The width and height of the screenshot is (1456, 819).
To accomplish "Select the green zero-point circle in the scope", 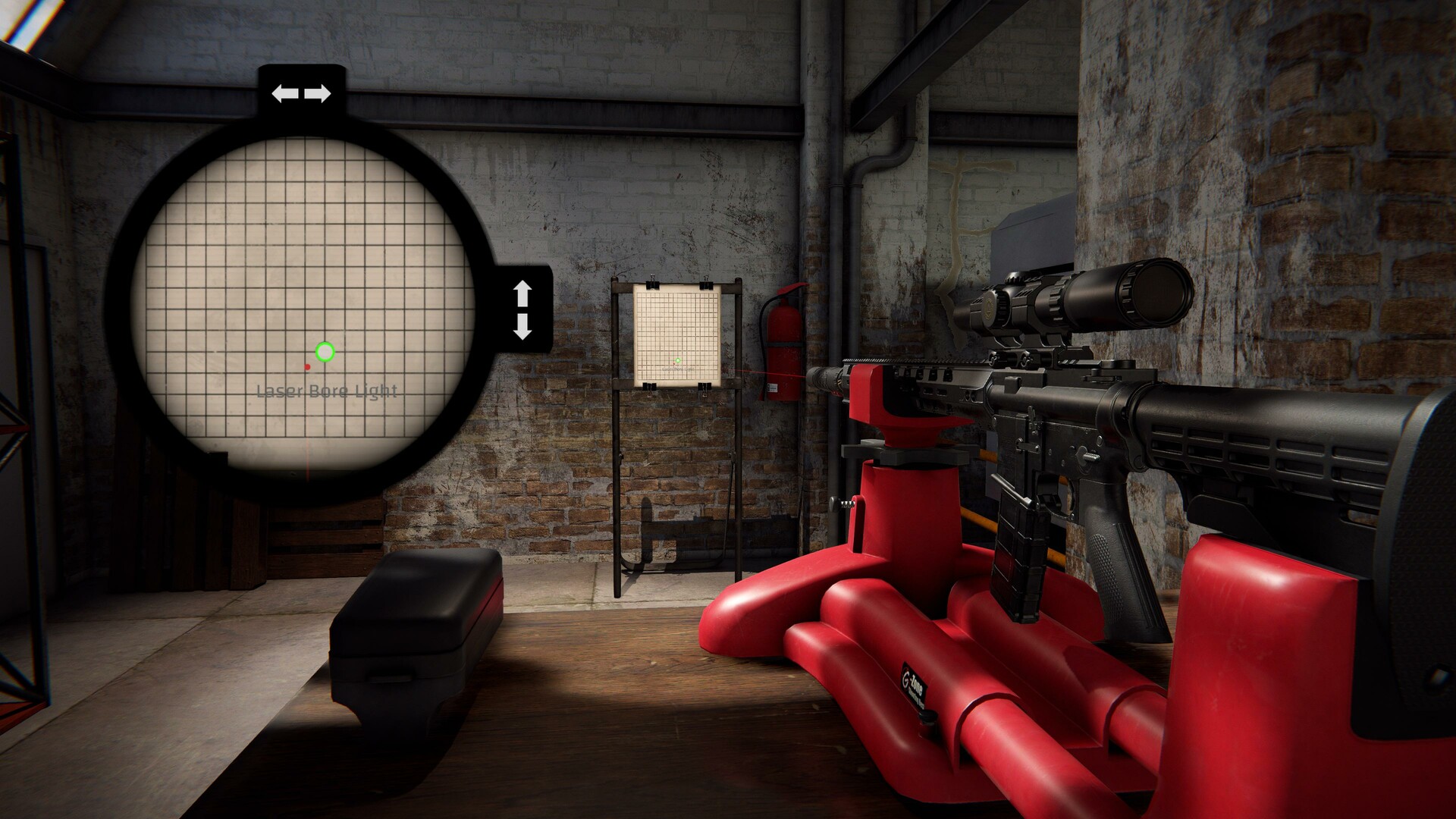I will point(324,351).
